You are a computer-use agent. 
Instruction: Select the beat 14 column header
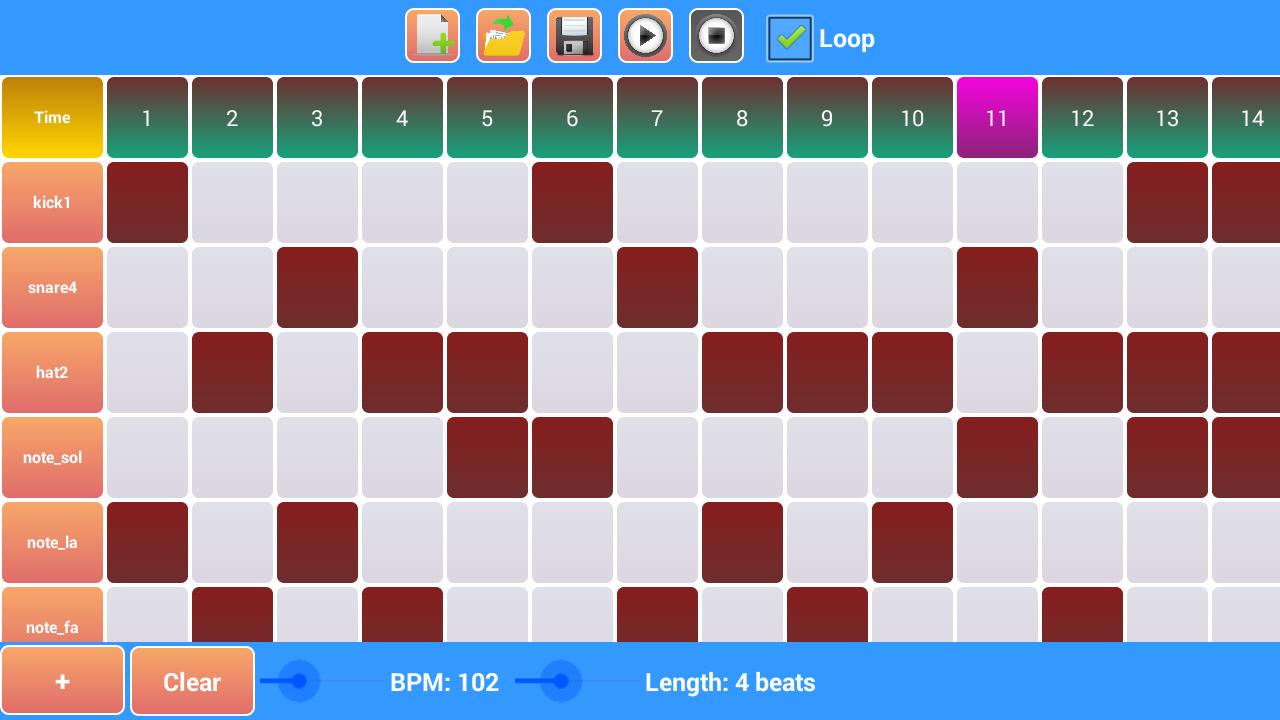(1252, 117)
